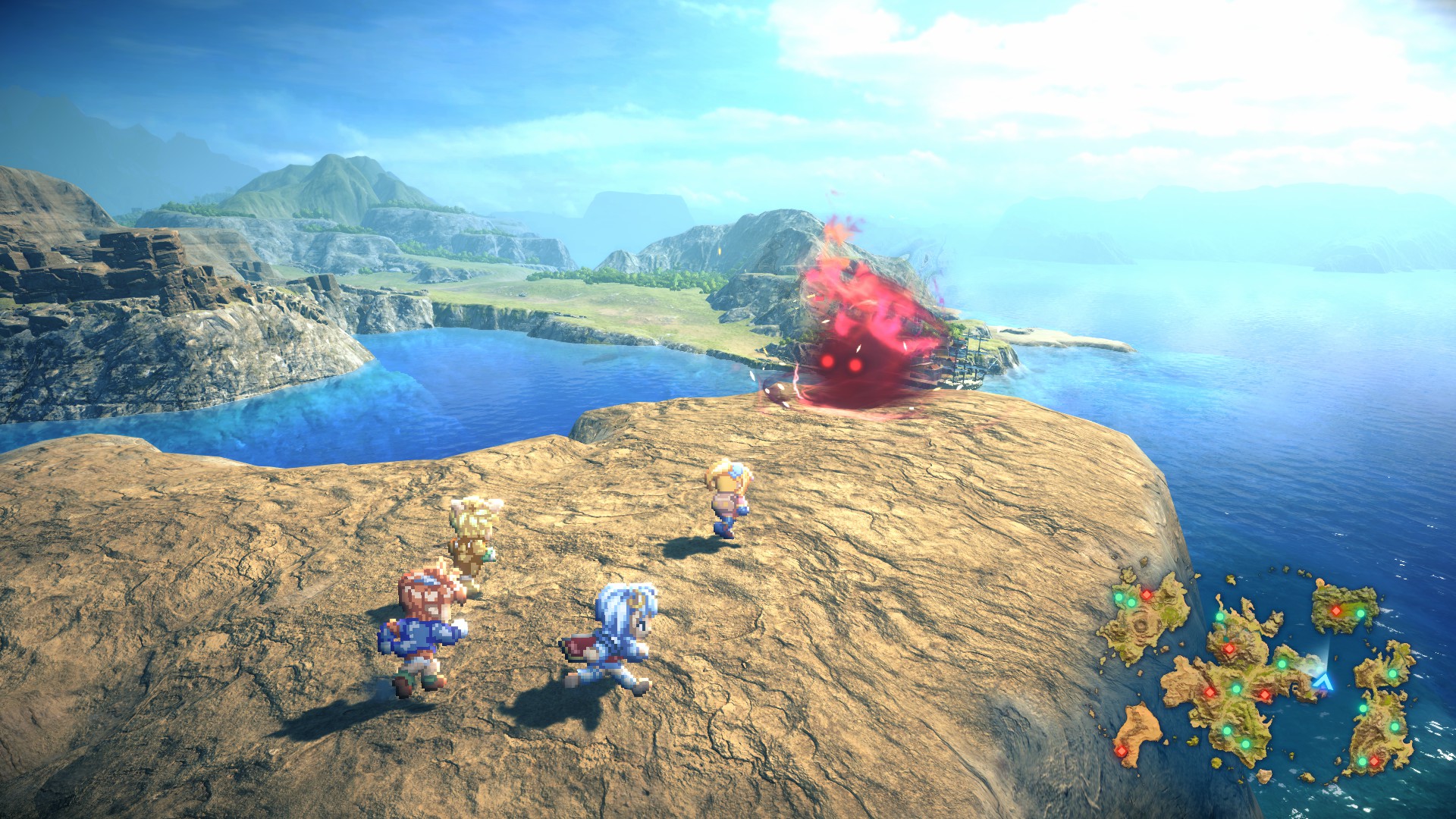Click the red diamond marker on the southwest desert island
This screenshot has width=1456, height=819.
coord(1121,751)
